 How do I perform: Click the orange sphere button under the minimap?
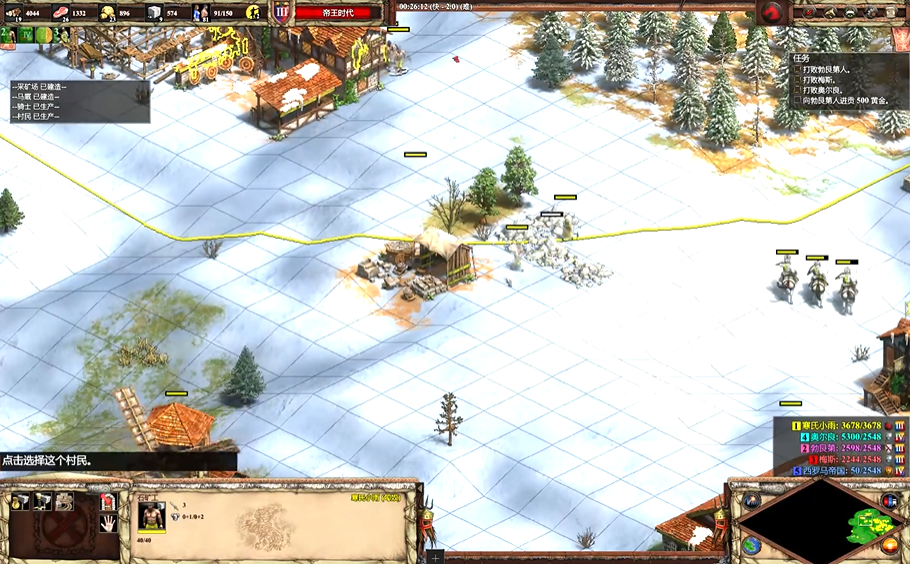coord(888,545)
